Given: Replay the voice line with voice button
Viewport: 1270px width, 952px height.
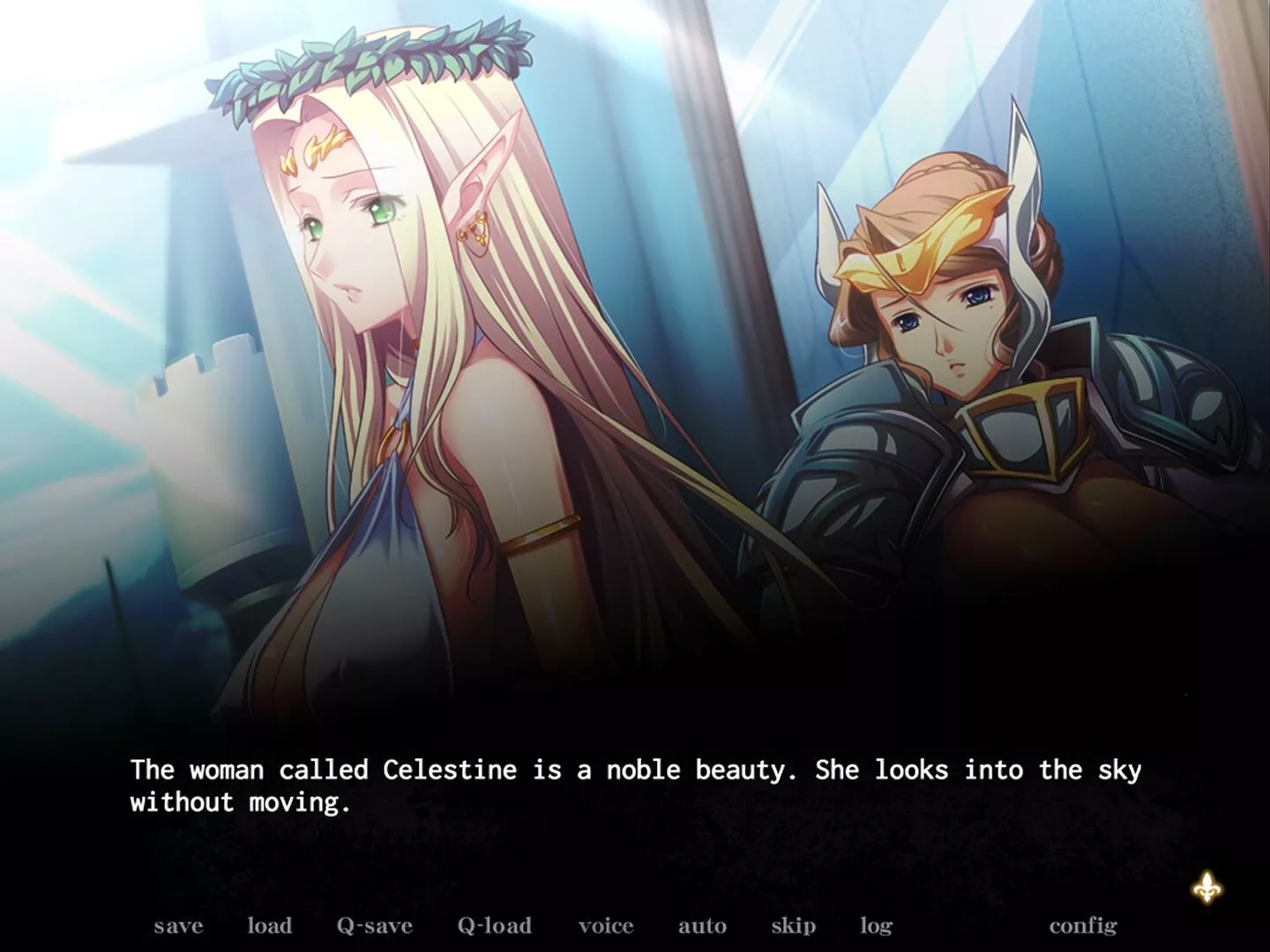Looking at the screenshot, I should coord(605,926).
